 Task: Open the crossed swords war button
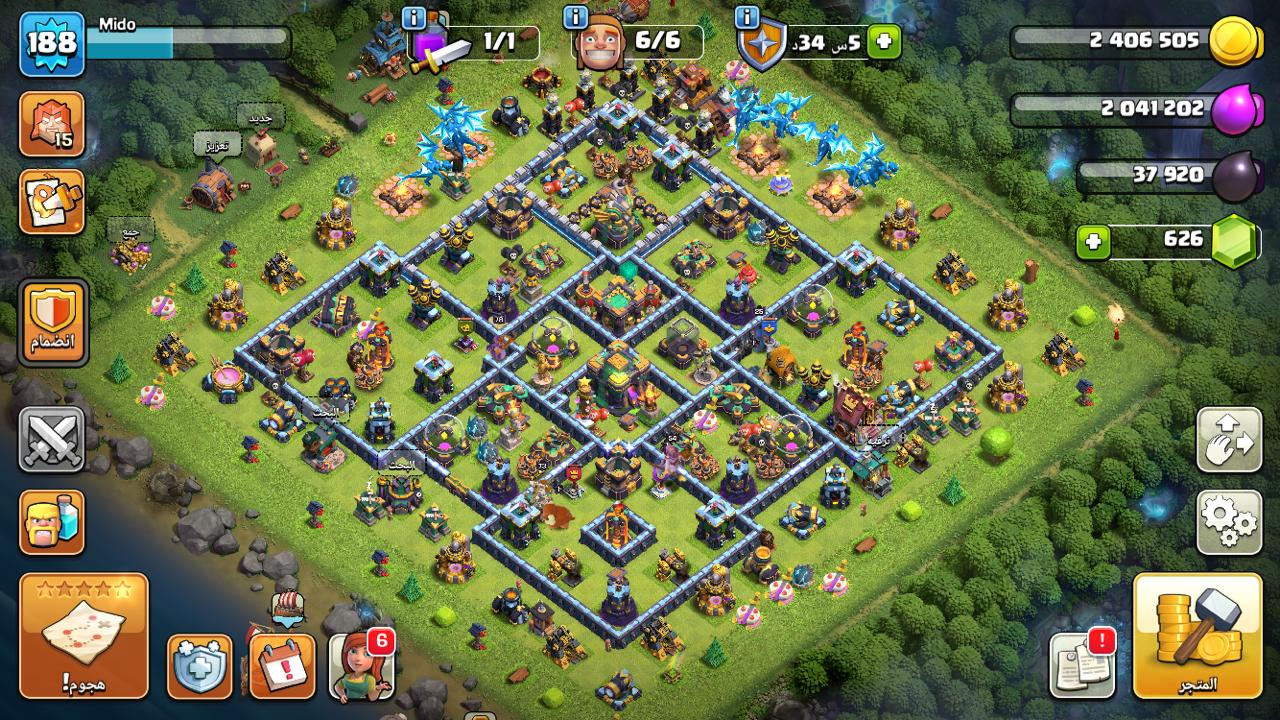(x=52, y=440)
